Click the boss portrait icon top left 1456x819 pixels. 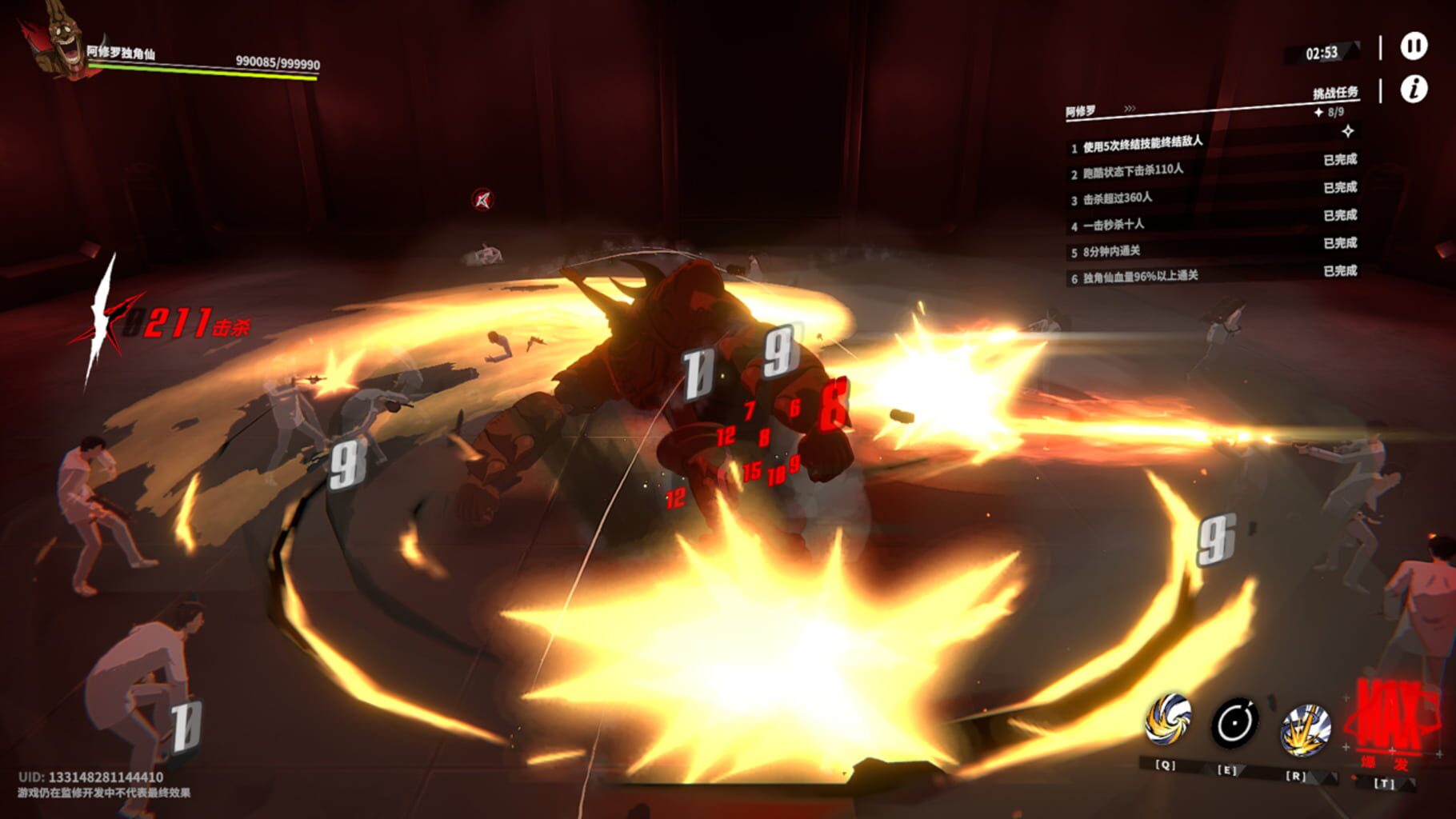pyautogui.click(x=56, y=44)
